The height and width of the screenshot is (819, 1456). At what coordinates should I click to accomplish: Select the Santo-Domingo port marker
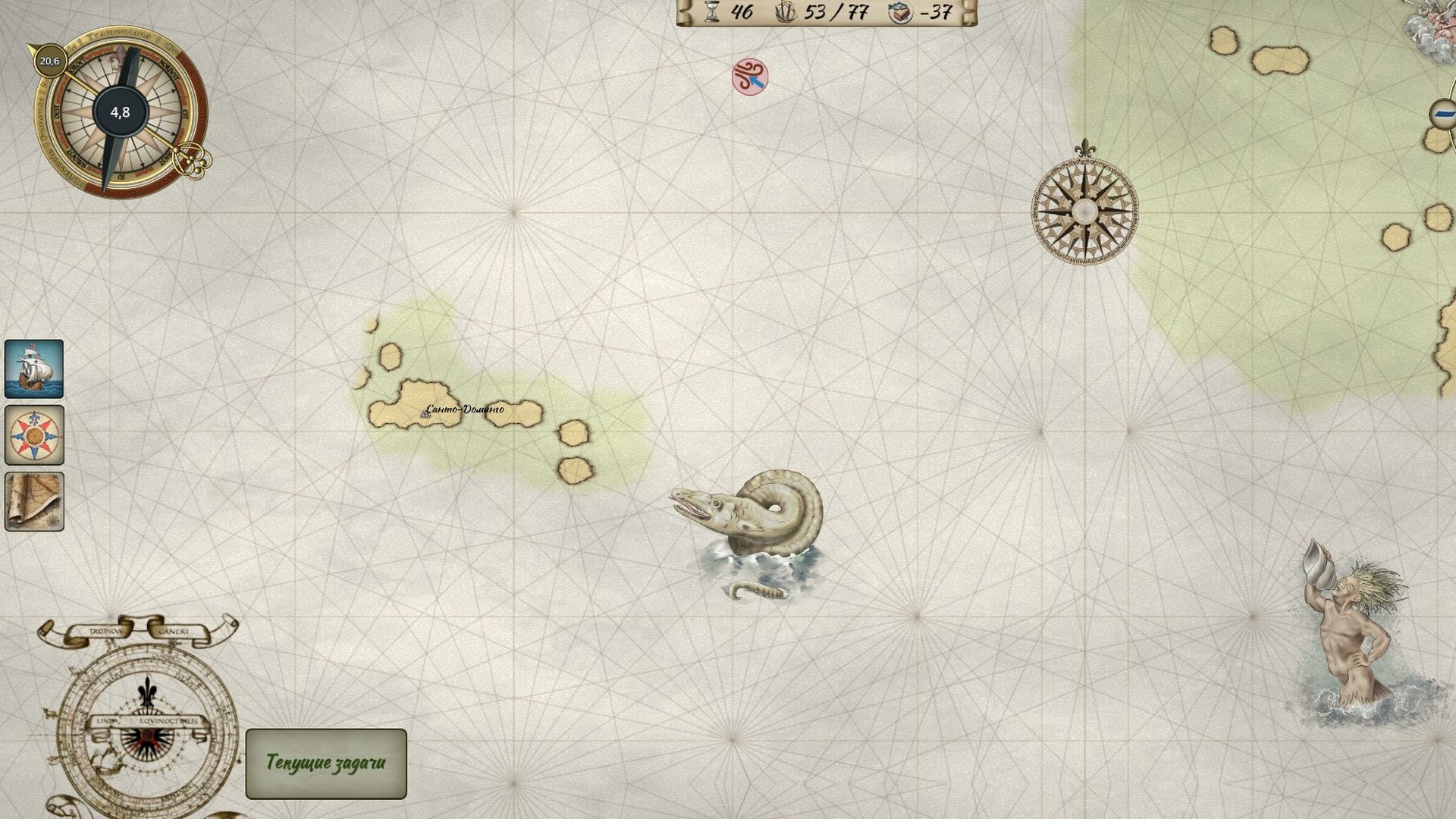tap(426, 413)
